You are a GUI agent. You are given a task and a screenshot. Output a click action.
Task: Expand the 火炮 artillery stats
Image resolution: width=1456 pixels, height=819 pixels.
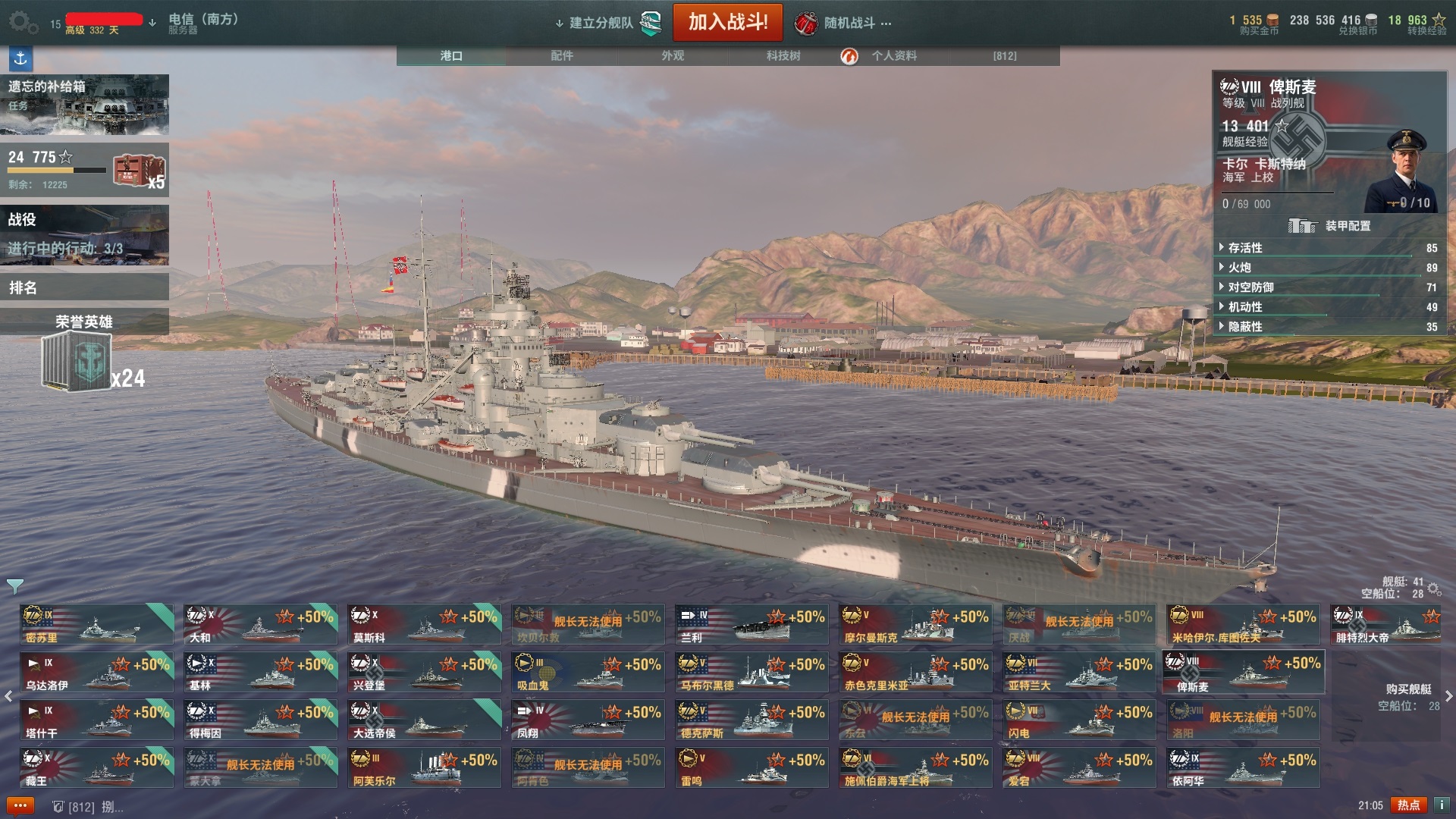coord(1239,268)
